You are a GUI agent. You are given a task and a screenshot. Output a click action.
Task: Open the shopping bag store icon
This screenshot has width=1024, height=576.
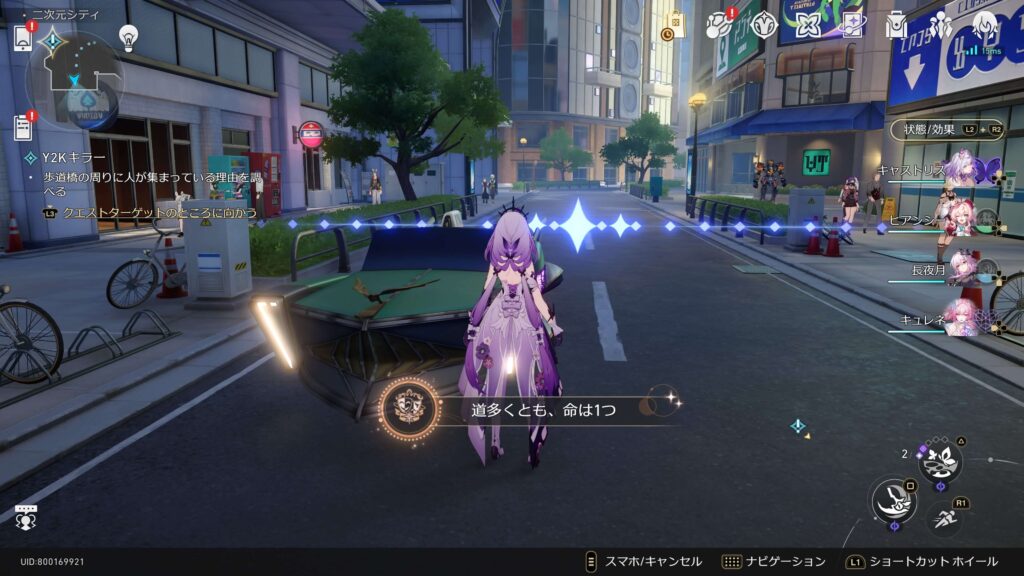pos(677,26)
